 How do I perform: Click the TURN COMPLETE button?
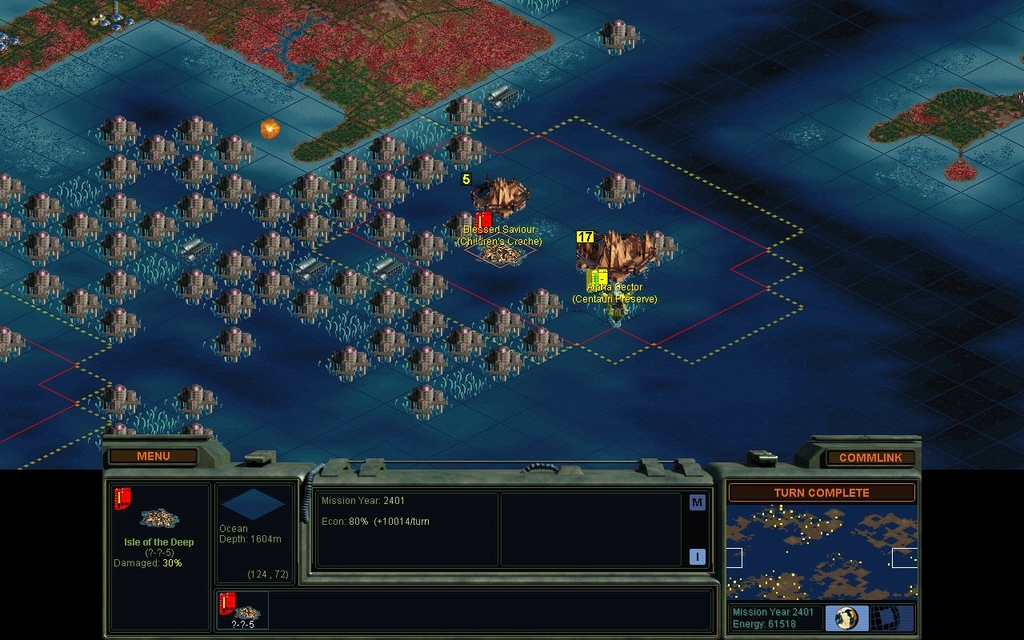(821, 493)
